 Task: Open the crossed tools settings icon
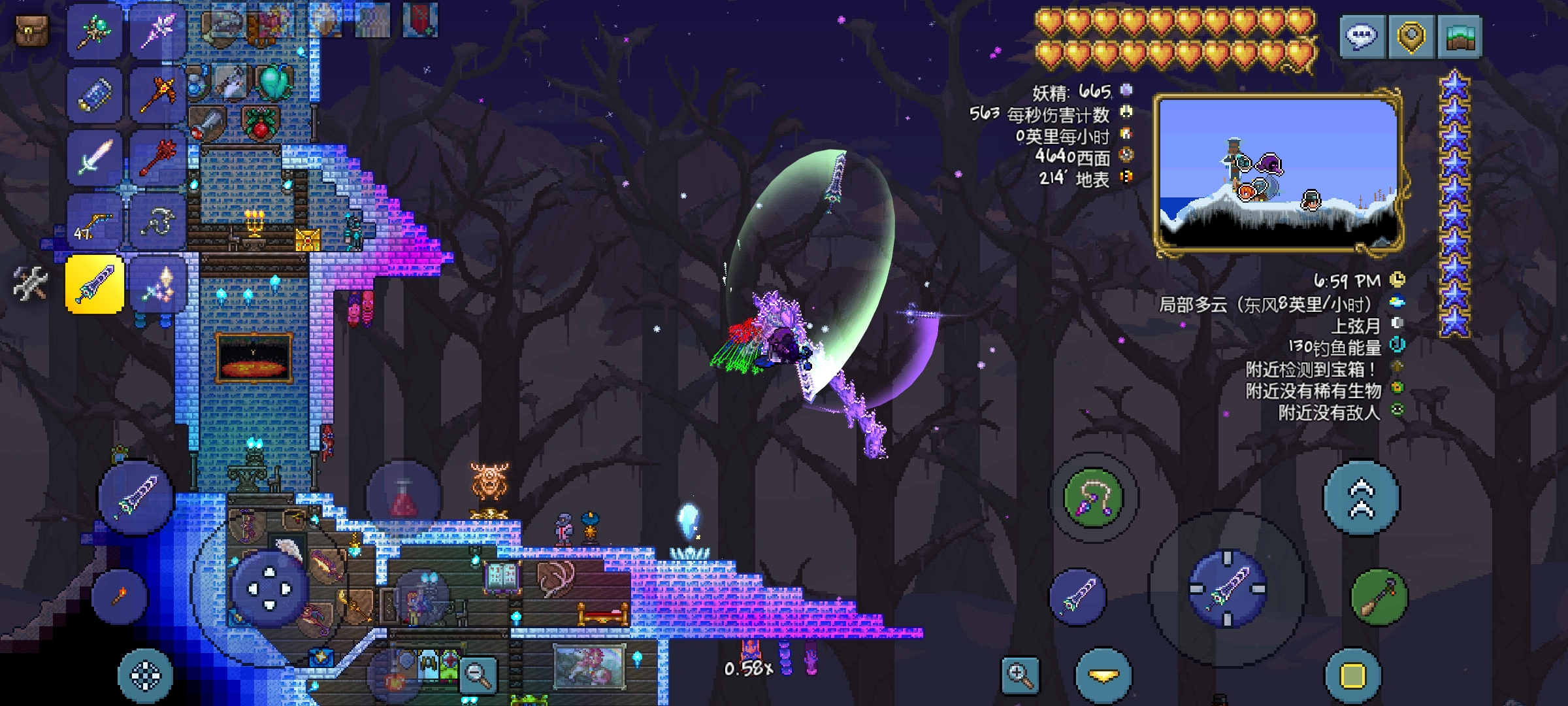30,284
